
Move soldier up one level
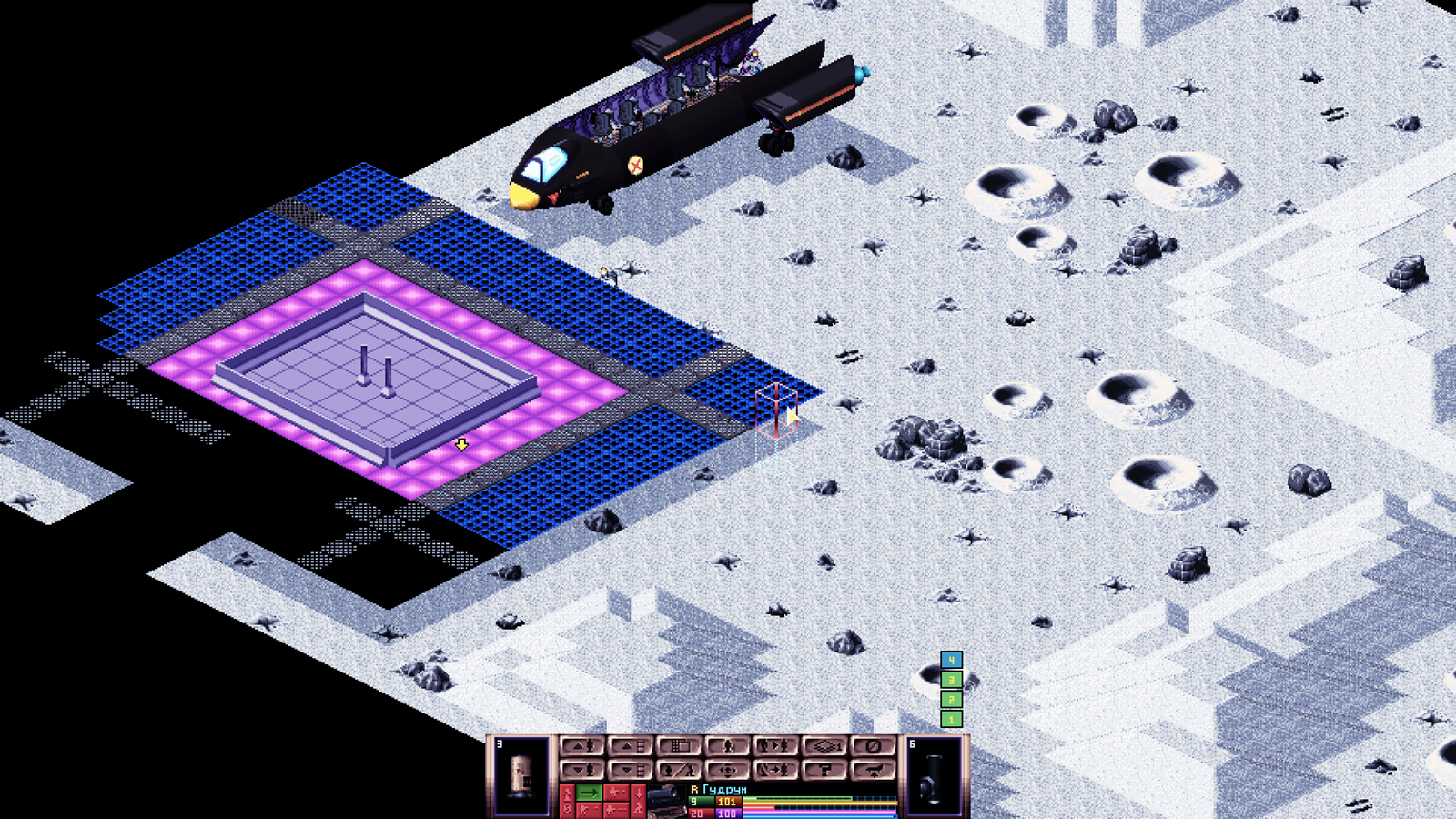[x=581, y=746]
